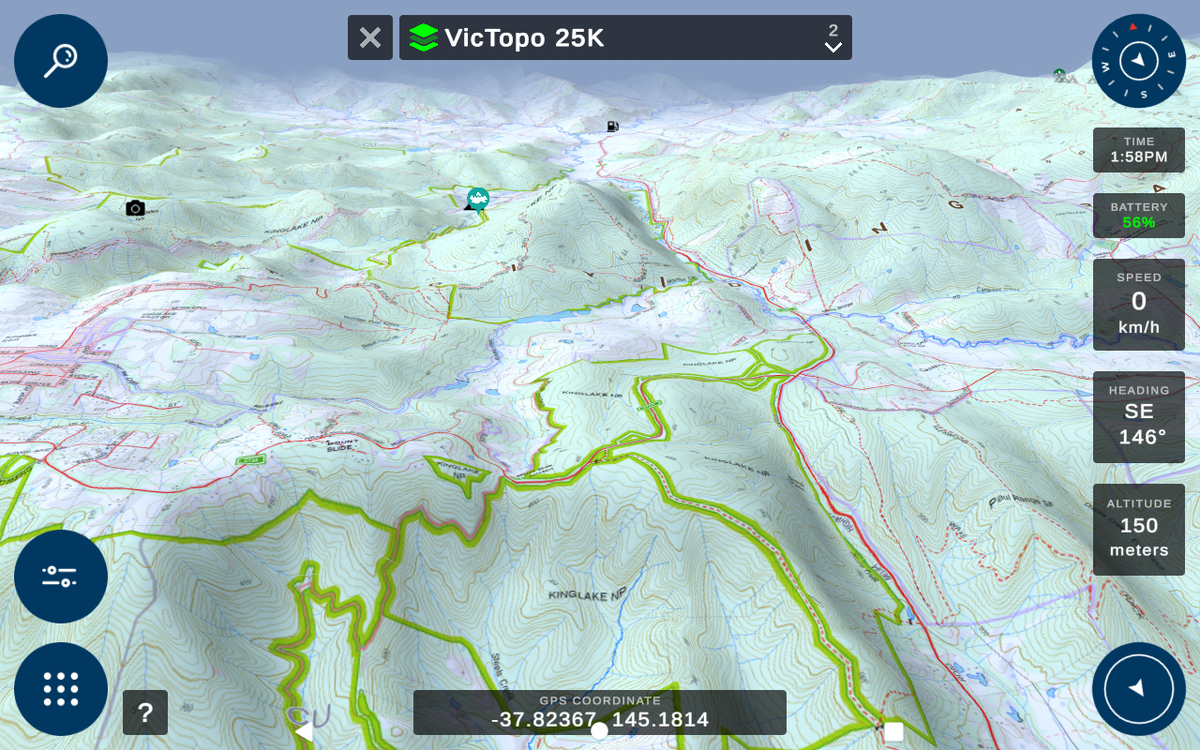
Task: Close the VicTopo 25K layer bar
Action: (370, 38)
